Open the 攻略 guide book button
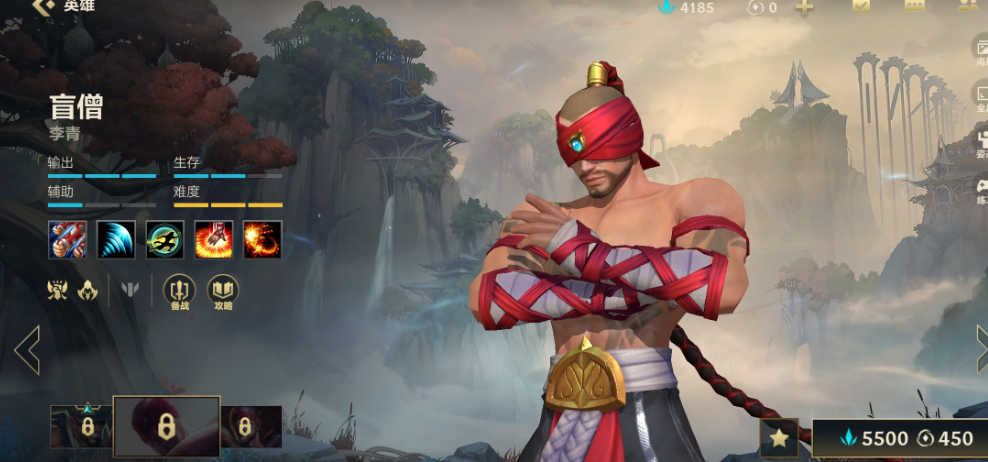This screenshot has height=462, width=988. (223, 291)
